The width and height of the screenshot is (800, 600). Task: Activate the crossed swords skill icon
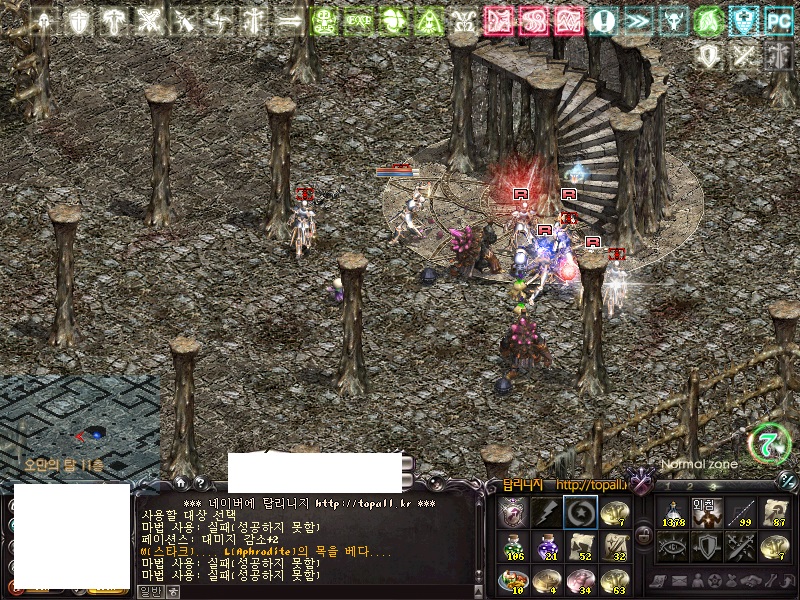740,546
